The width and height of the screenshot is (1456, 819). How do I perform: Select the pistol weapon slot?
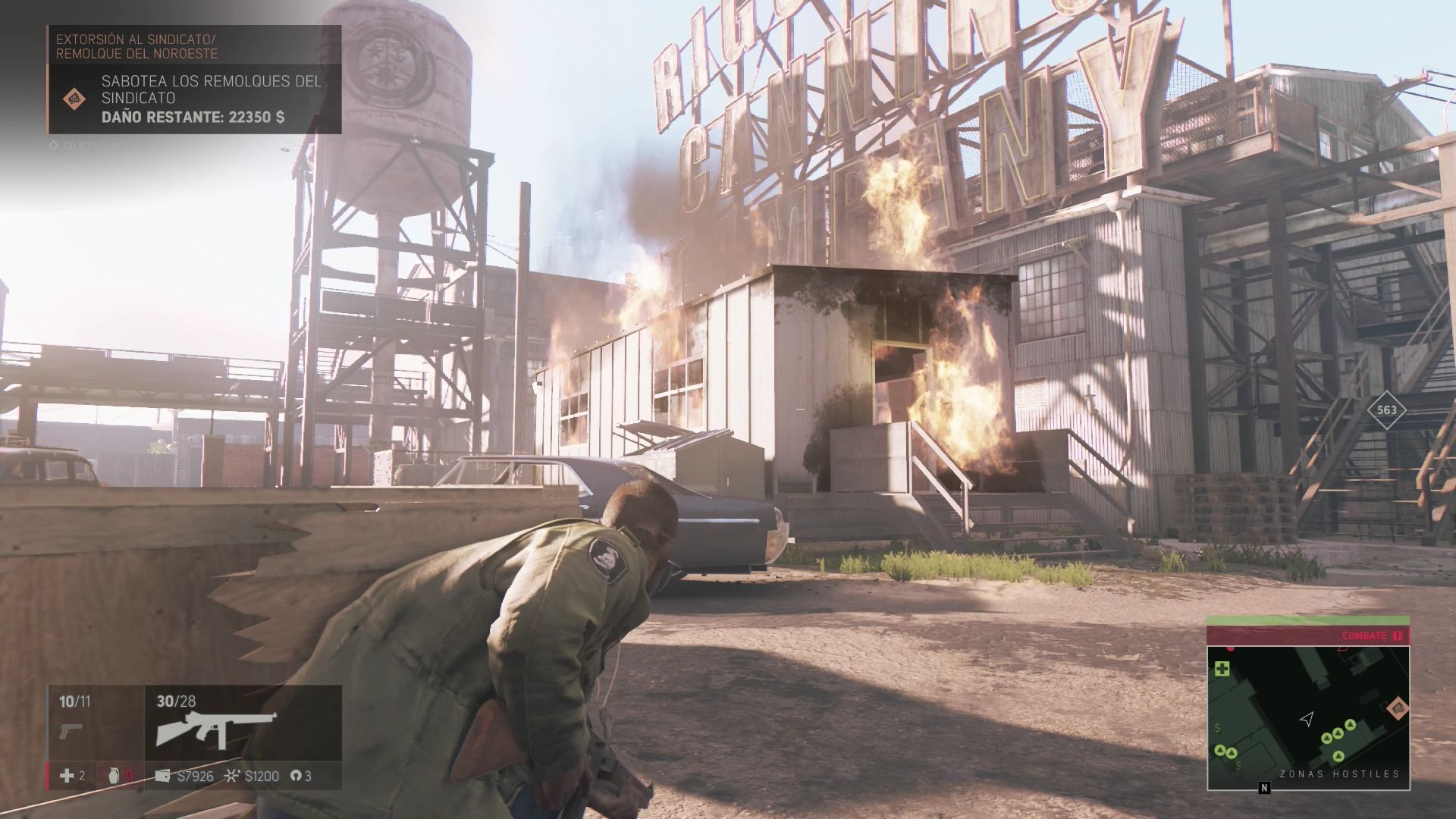pyautogui.click(x=70, y=732)
